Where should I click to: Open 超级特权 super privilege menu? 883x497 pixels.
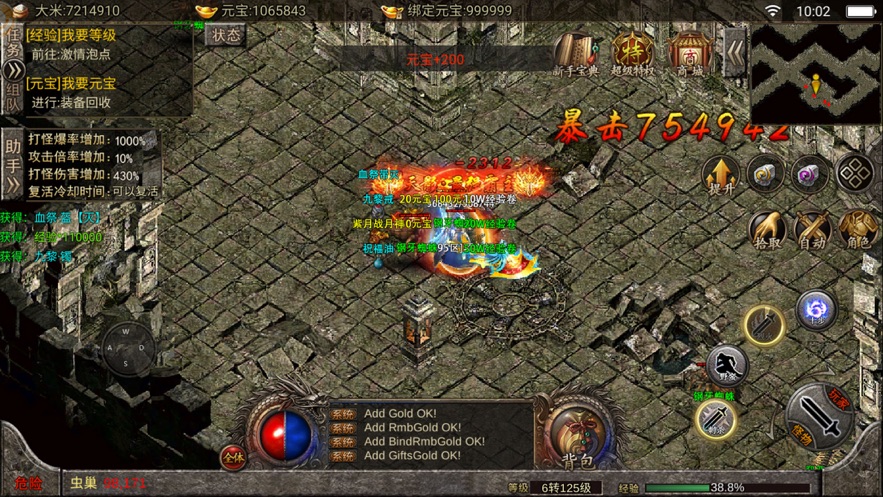coord(632,54)
